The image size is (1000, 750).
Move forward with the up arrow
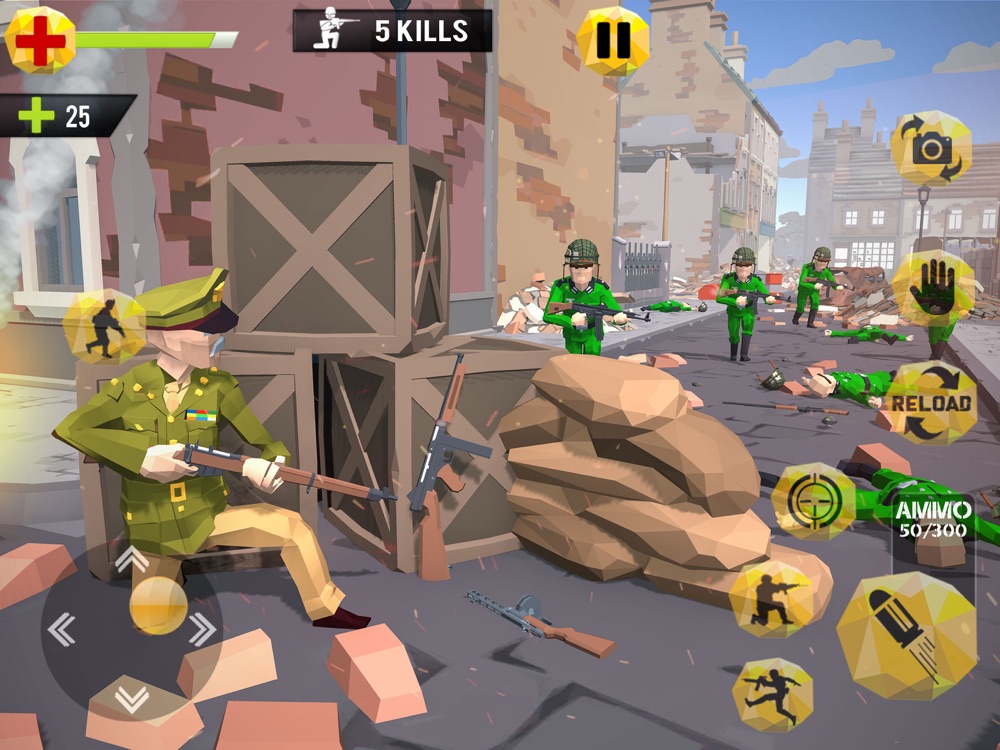tap(130, 559)
